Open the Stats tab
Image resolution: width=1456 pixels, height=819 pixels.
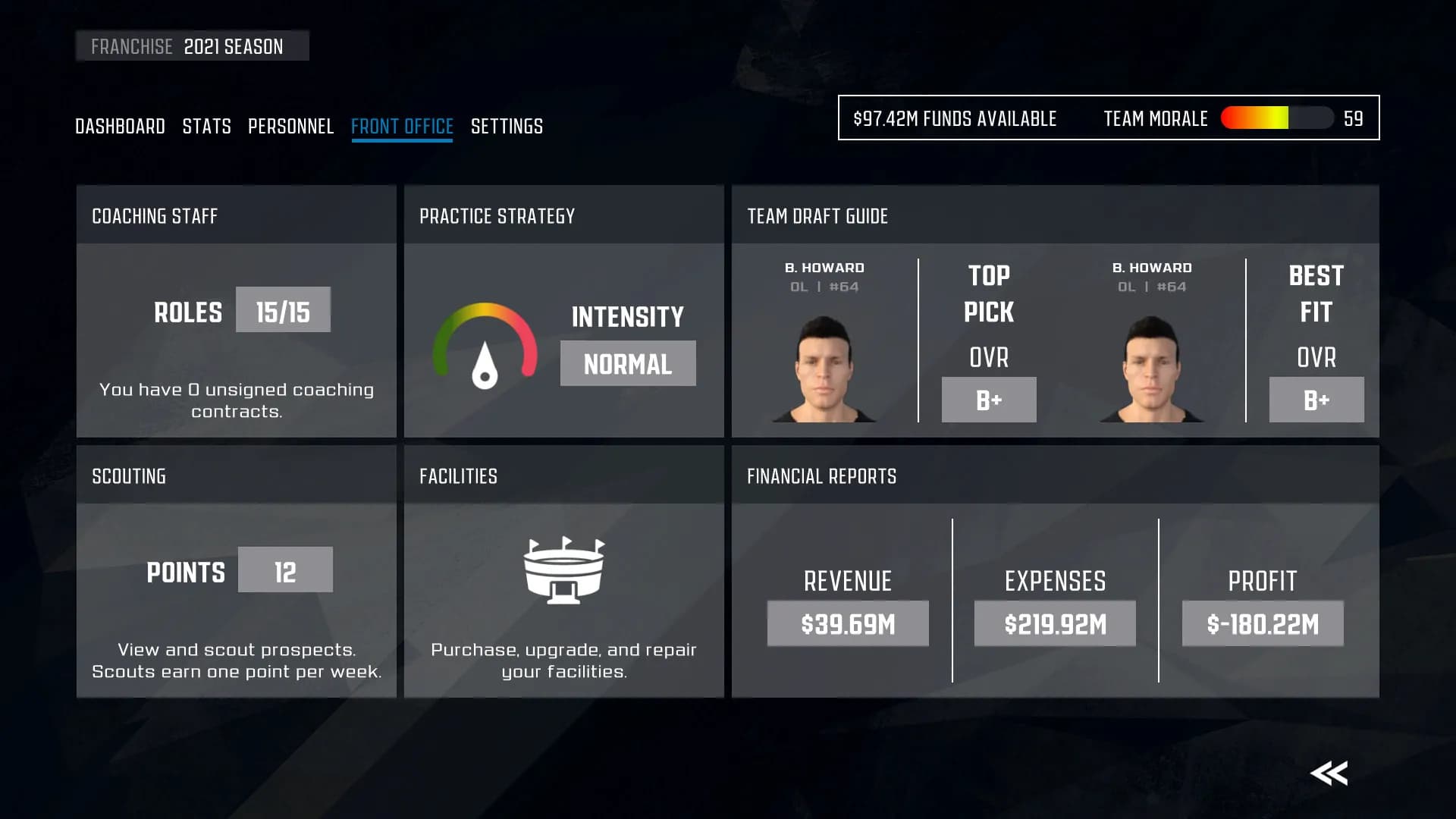coord(206,126)
